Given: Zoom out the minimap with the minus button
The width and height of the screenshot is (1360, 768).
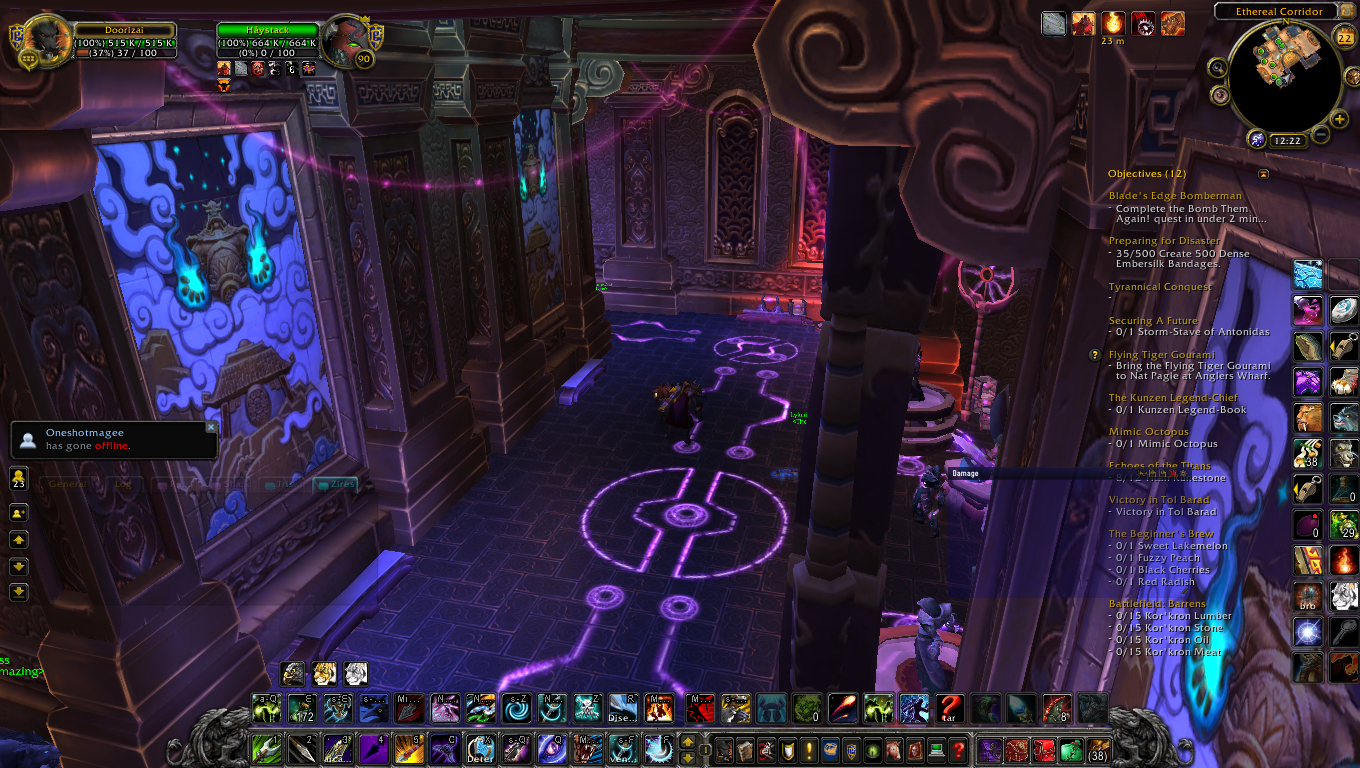Looking at the screenshot, I should (1321, 134).
